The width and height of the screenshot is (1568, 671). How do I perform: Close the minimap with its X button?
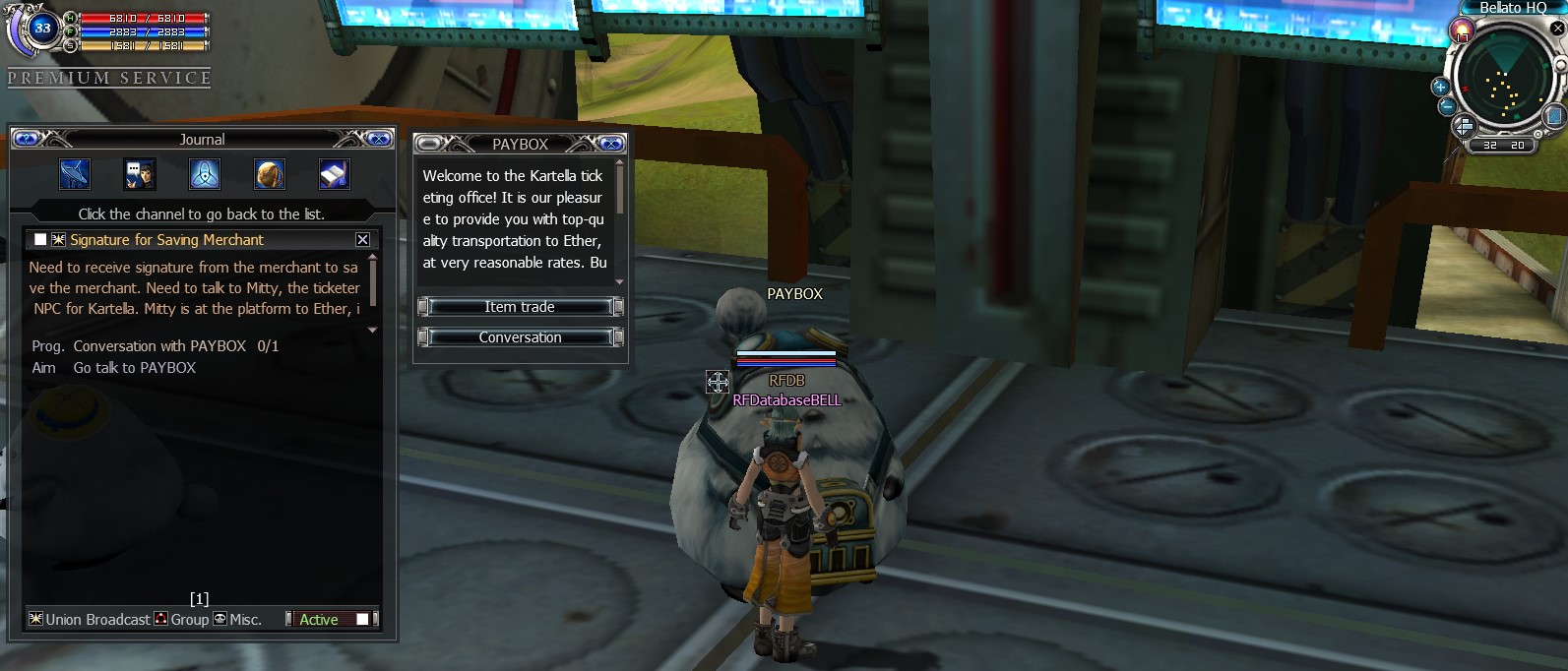[1557, 29]
